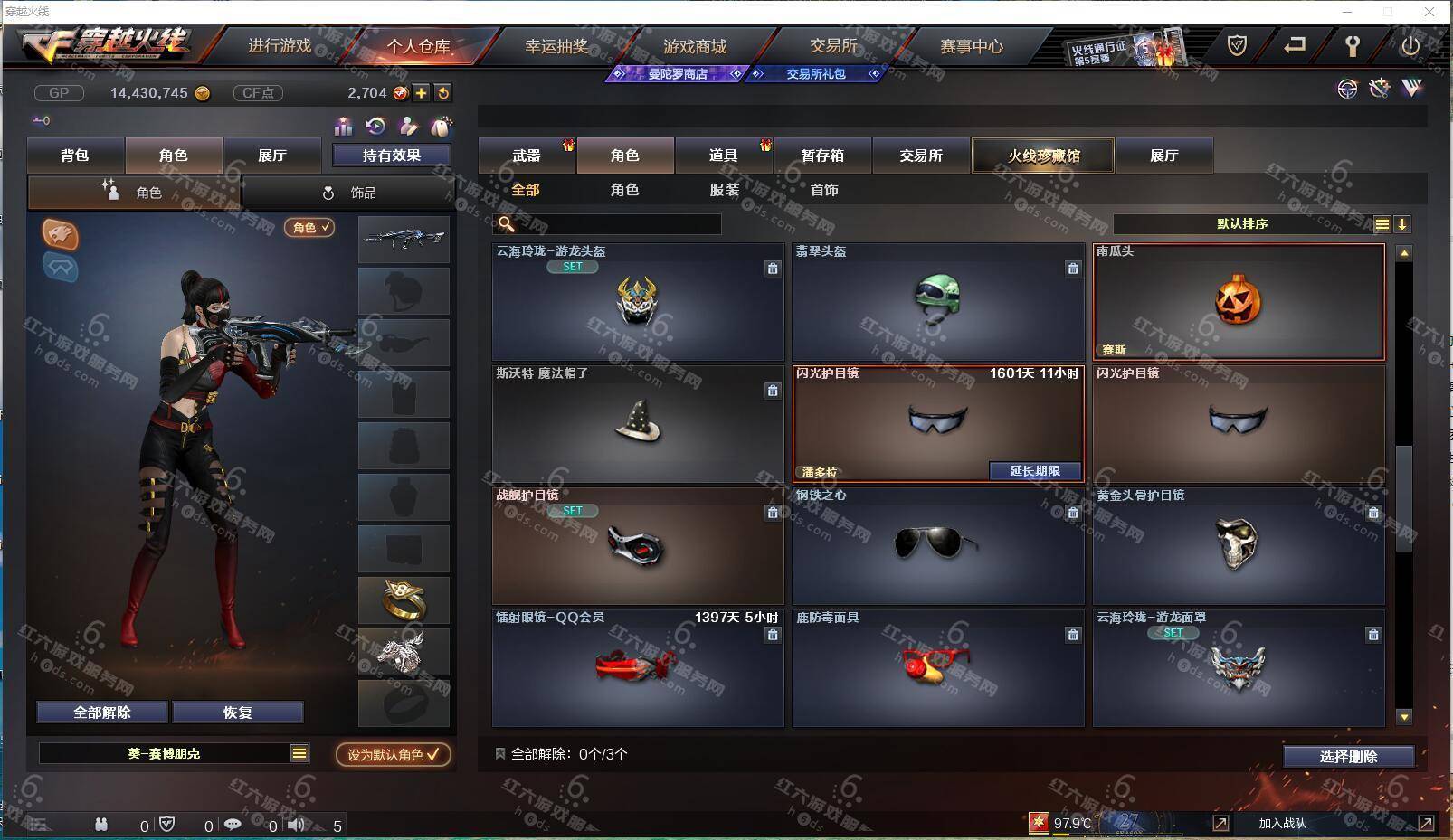Set character as default with 设为默认角色

coord(393,754)
